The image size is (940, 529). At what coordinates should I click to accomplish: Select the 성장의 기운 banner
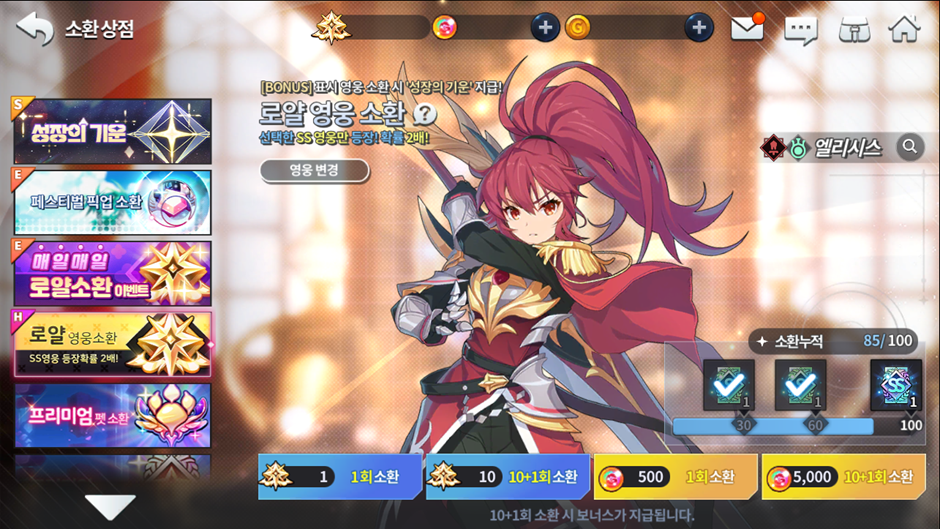(112, 131)
